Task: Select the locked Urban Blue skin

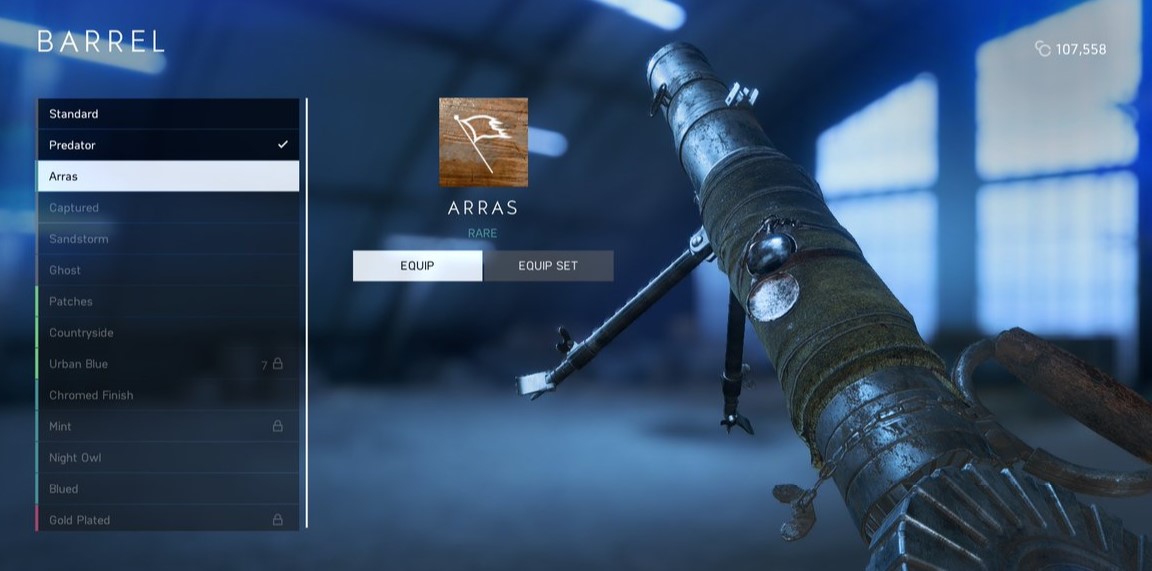Action: (168, 364)
